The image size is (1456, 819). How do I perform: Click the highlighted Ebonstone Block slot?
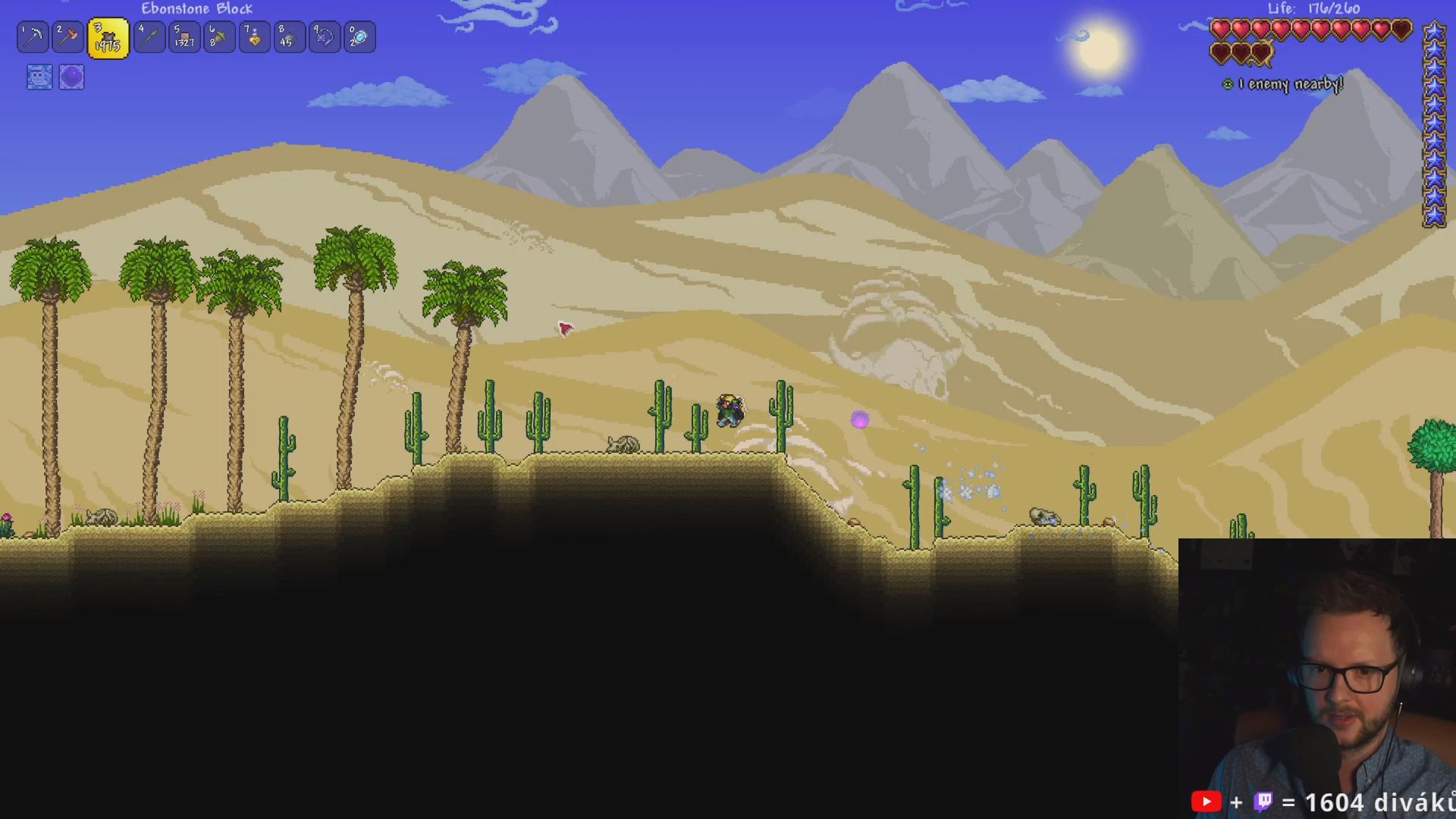[108, 38]
